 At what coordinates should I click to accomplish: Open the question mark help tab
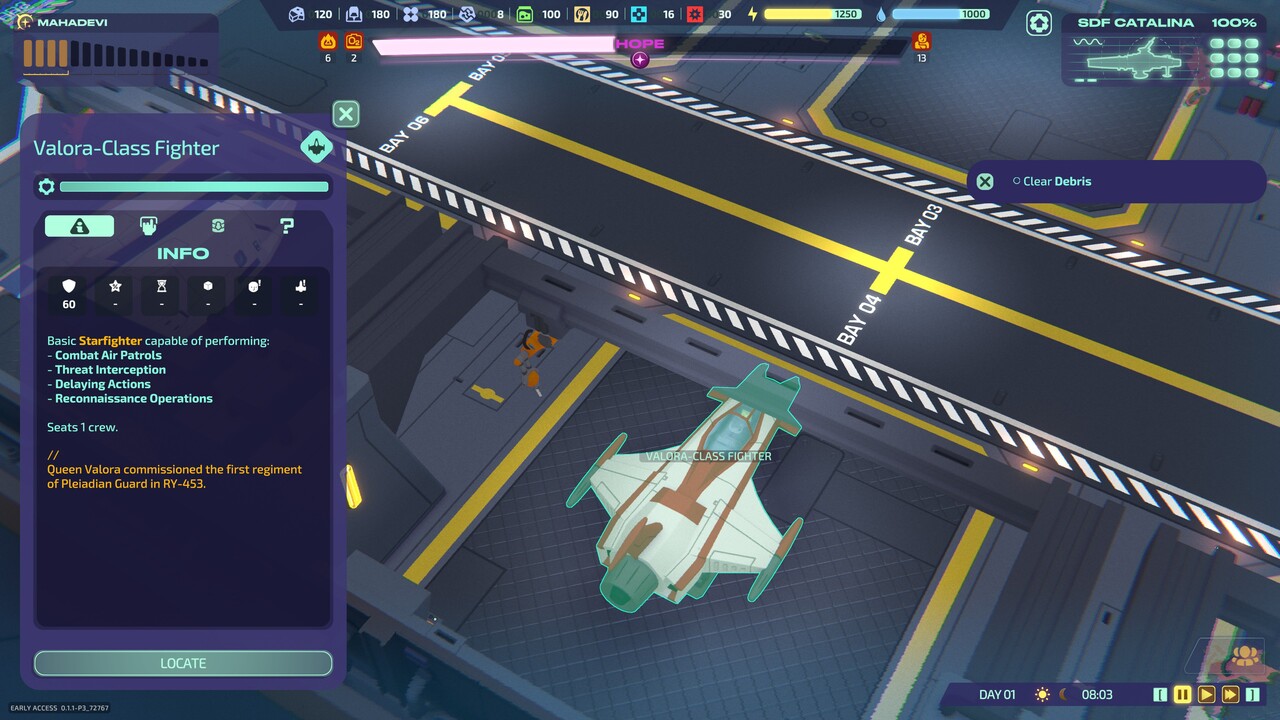pos(287,226)
